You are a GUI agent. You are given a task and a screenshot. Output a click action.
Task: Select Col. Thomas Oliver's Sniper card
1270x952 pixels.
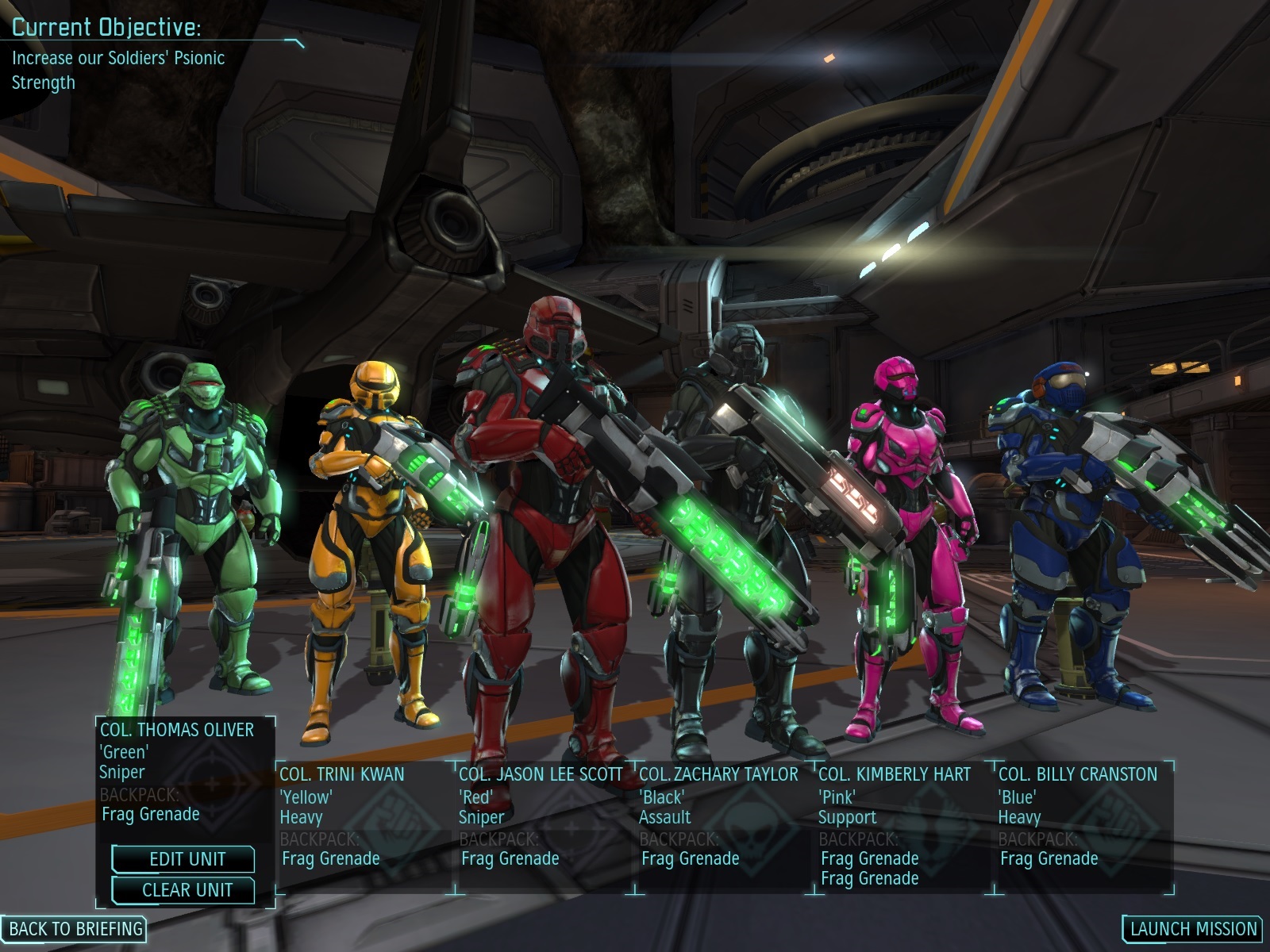tap(185, 771)
